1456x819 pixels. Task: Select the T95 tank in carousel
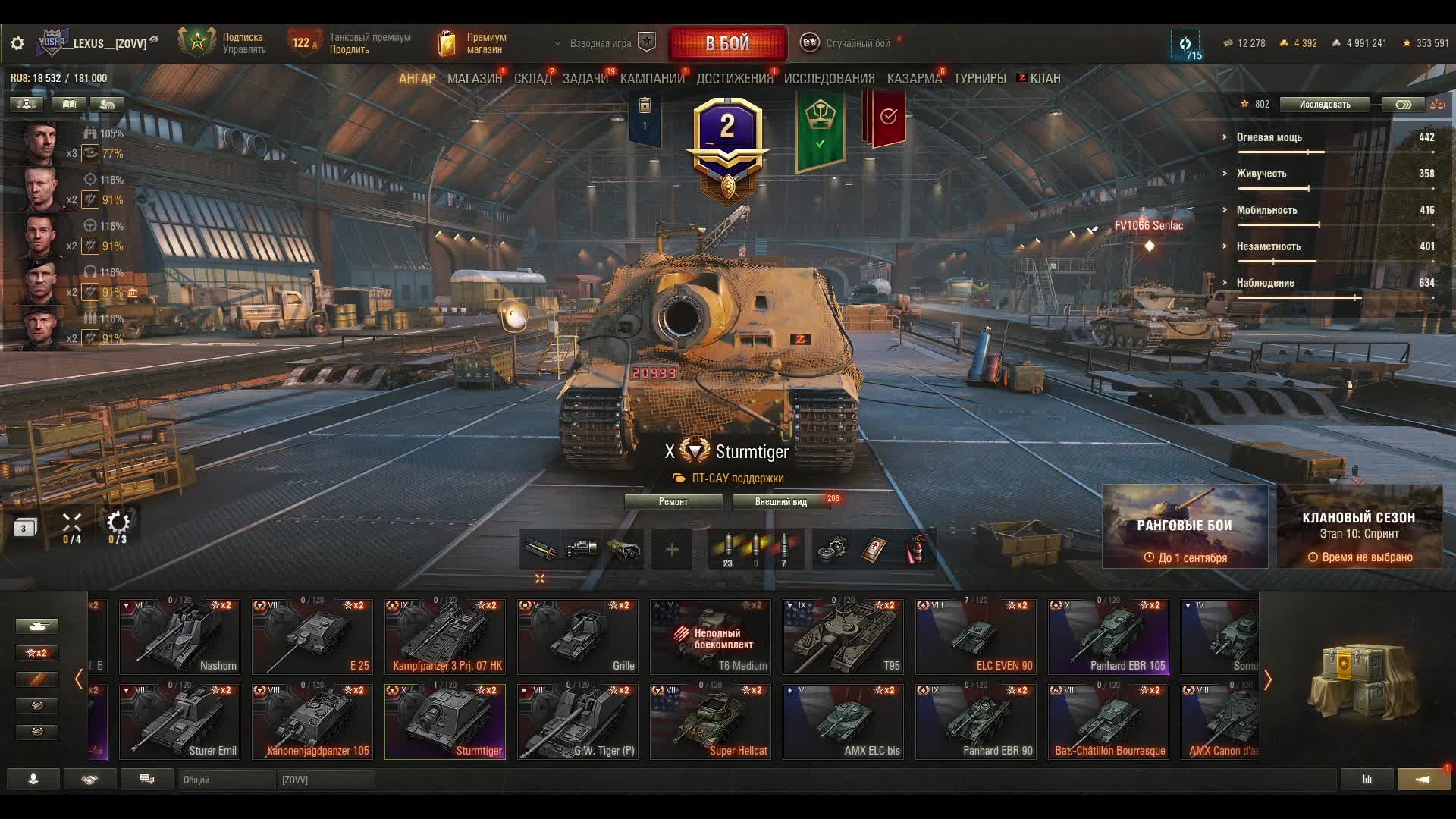coord(843,637)
